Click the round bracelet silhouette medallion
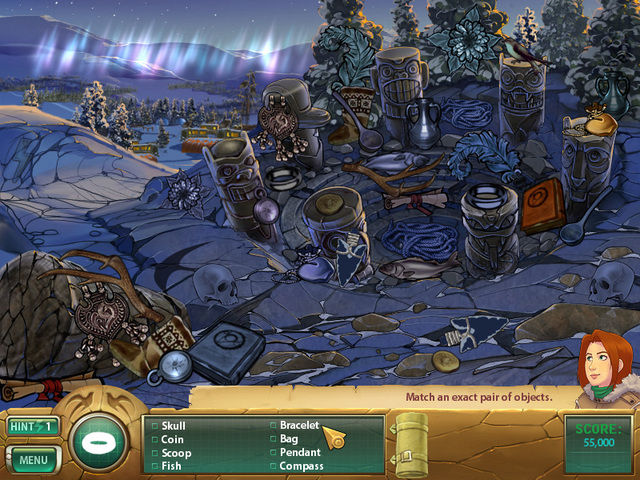 pyautogui.click(x=98, y=441)
